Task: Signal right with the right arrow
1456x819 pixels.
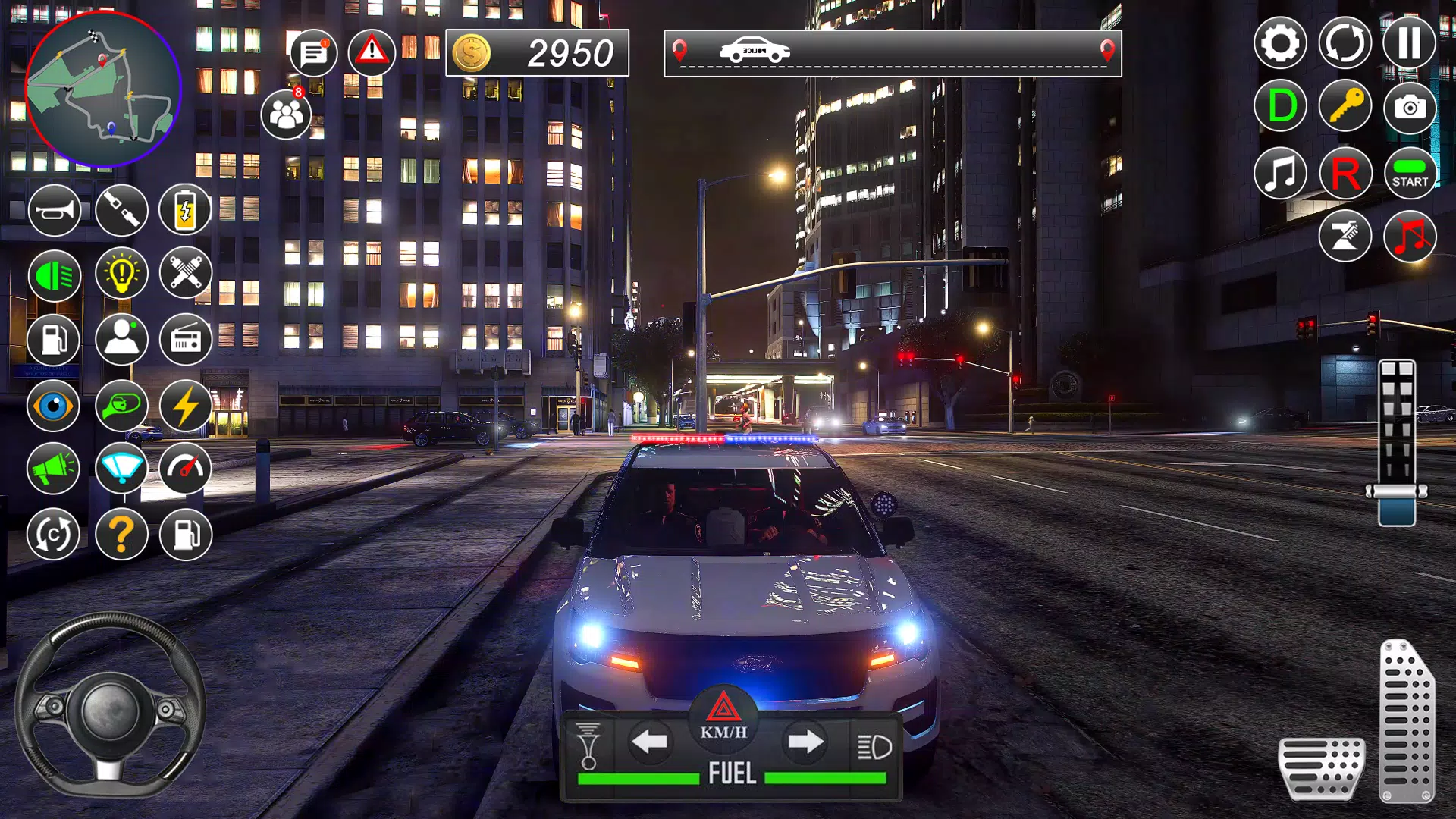Action: [805, 742]
